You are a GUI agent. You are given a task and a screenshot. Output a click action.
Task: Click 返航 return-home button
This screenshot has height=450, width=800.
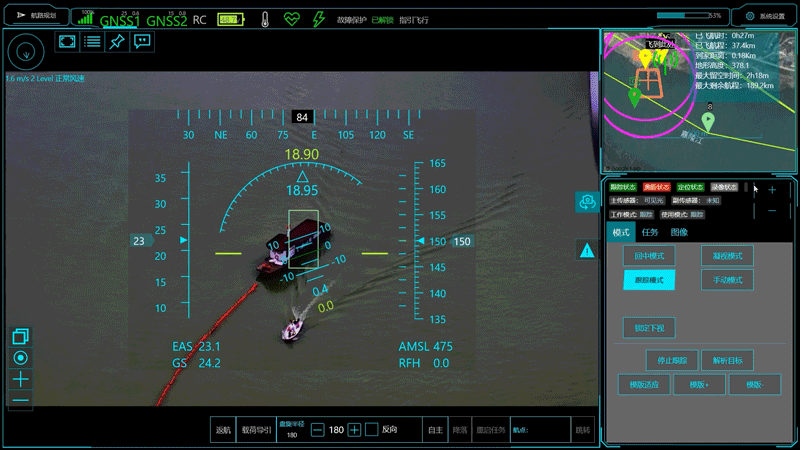point(223,429)
